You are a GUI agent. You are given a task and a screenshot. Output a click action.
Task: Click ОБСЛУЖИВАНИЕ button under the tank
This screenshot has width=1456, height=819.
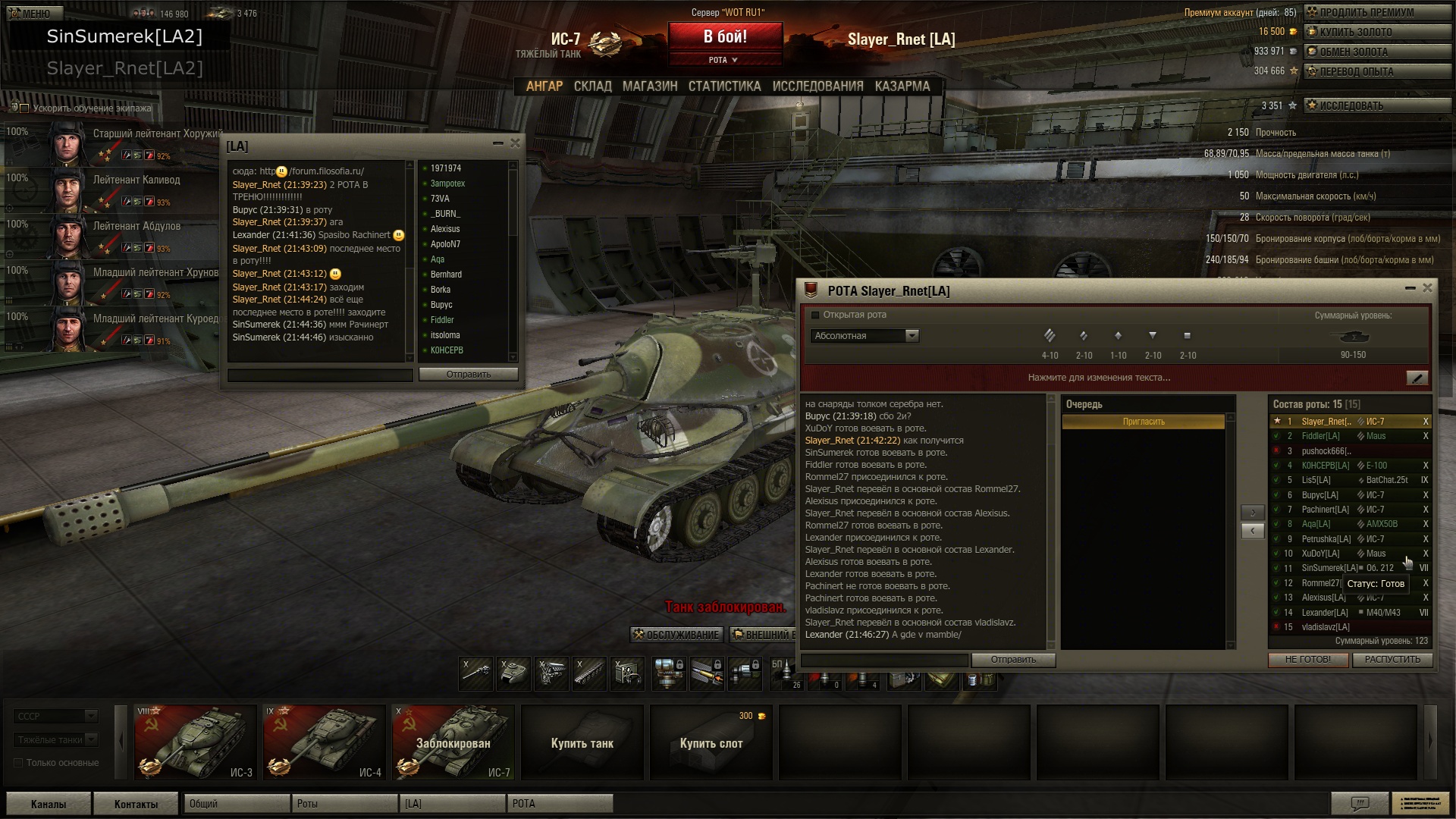(x=676, y=635)
